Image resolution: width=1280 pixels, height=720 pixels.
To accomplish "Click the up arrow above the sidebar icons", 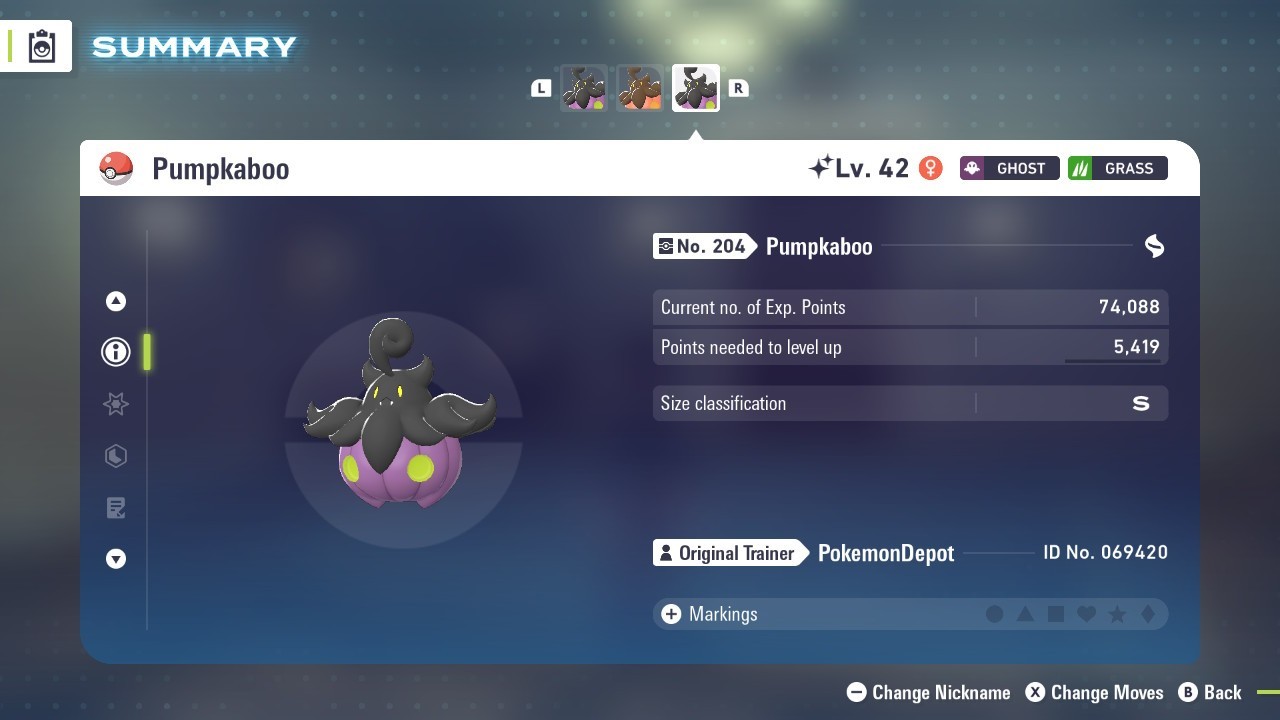I will 115,300.
